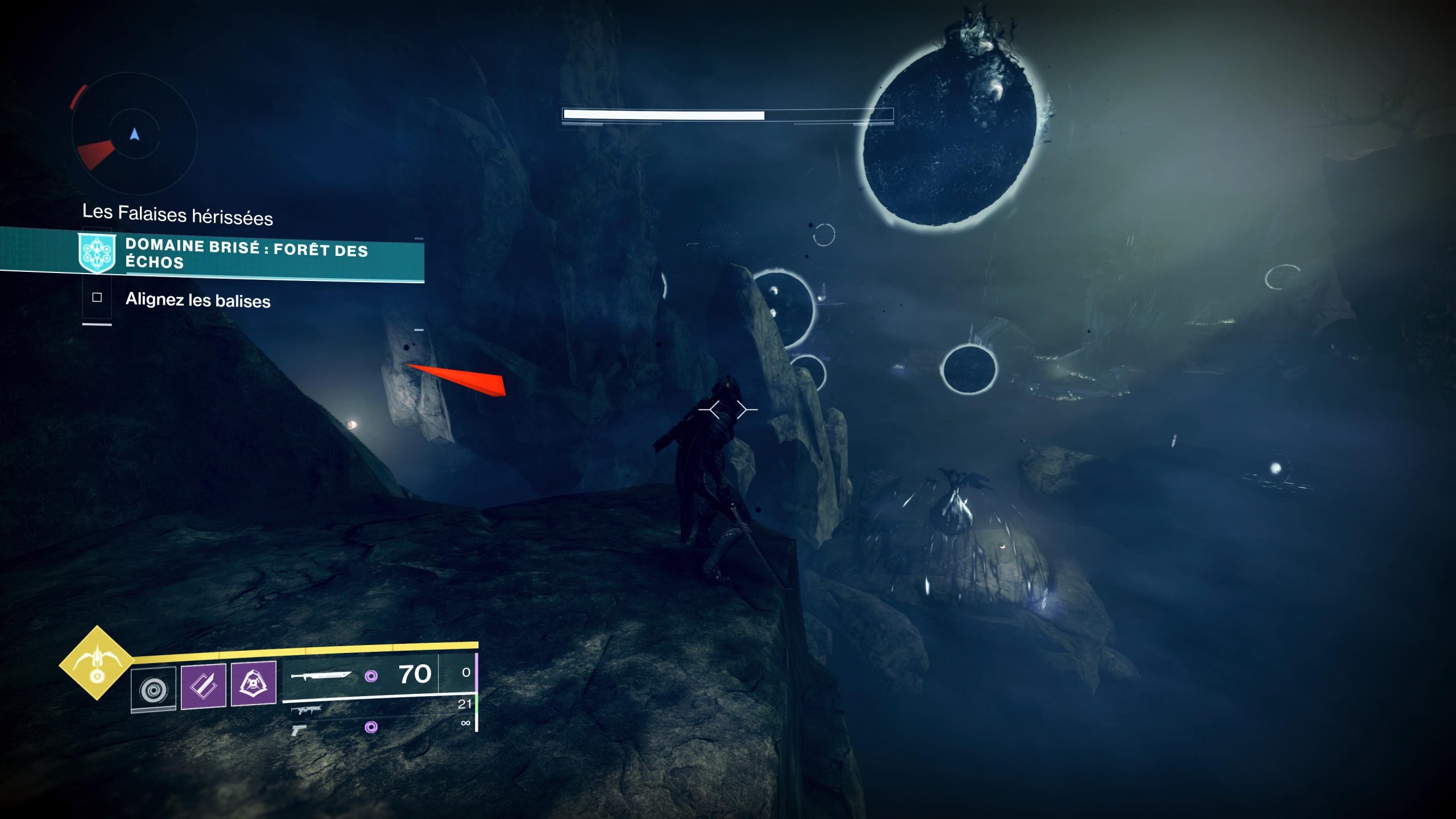Activate the purple melee ability icon
This screenshot has height=819, width=1456.
[204, 686]
